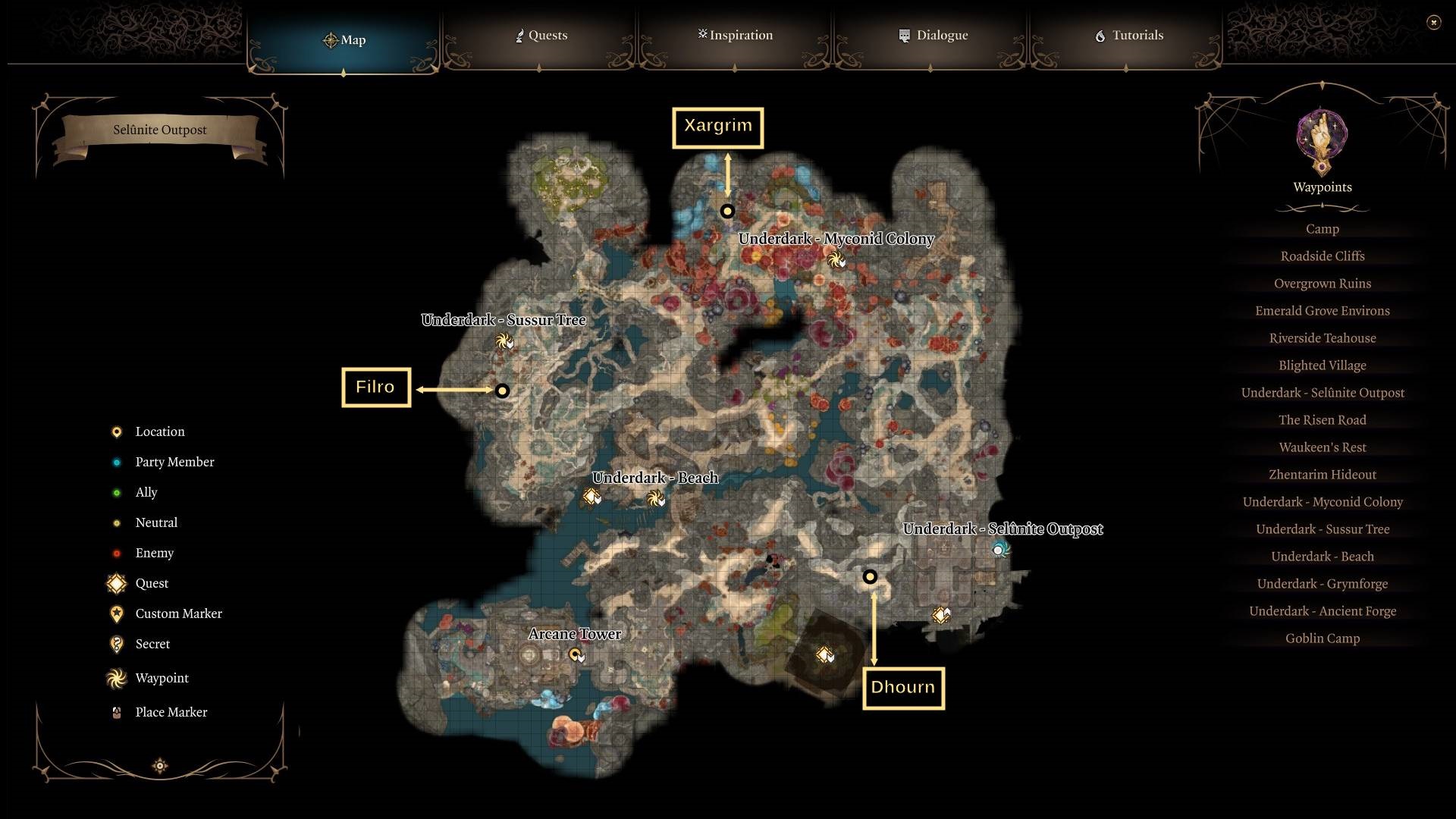Toggle the Custom Marker legend entry
1456x819 pixels.
pos(178,613)
